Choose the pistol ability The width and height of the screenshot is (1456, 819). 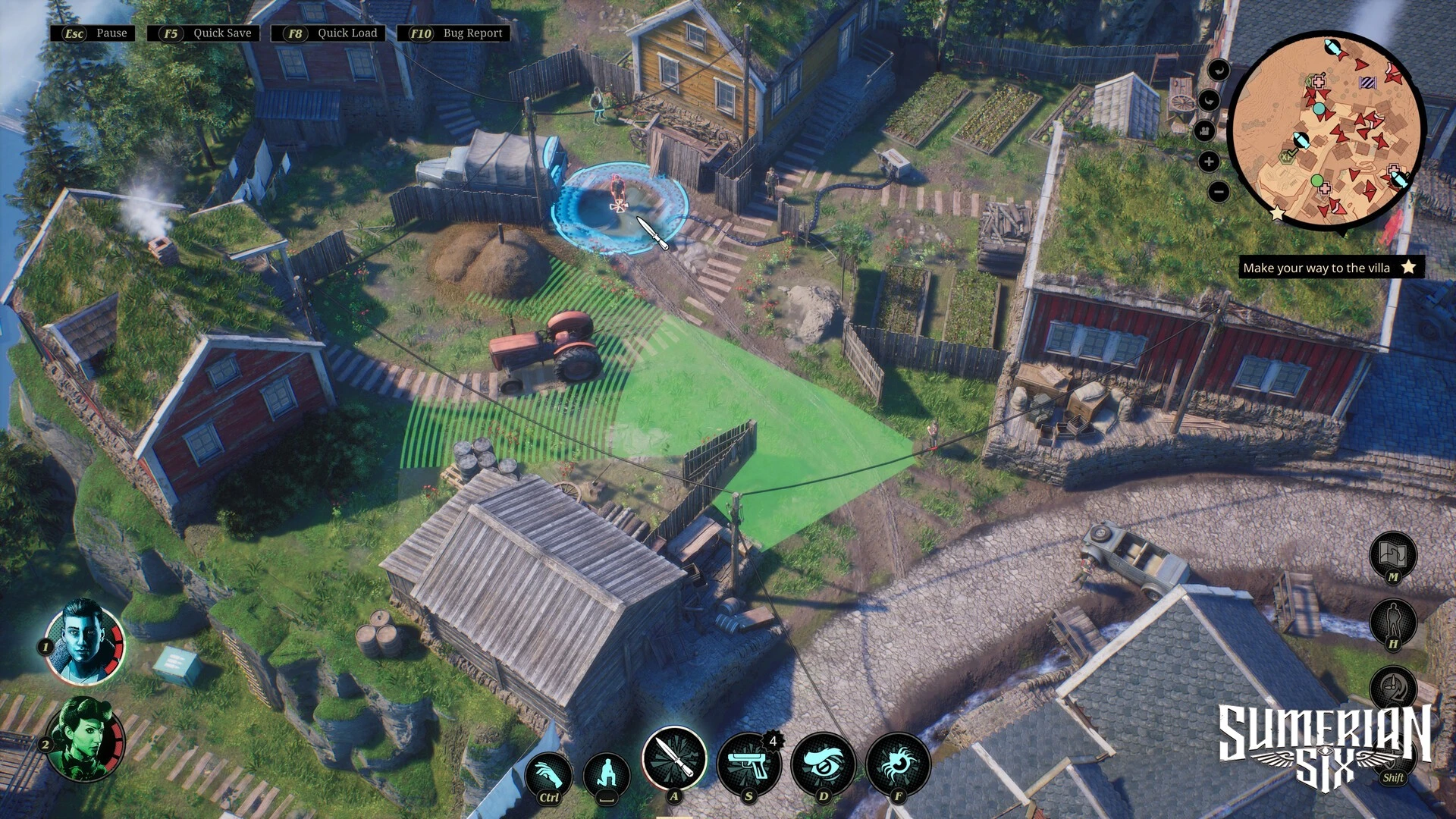(748, 764)
